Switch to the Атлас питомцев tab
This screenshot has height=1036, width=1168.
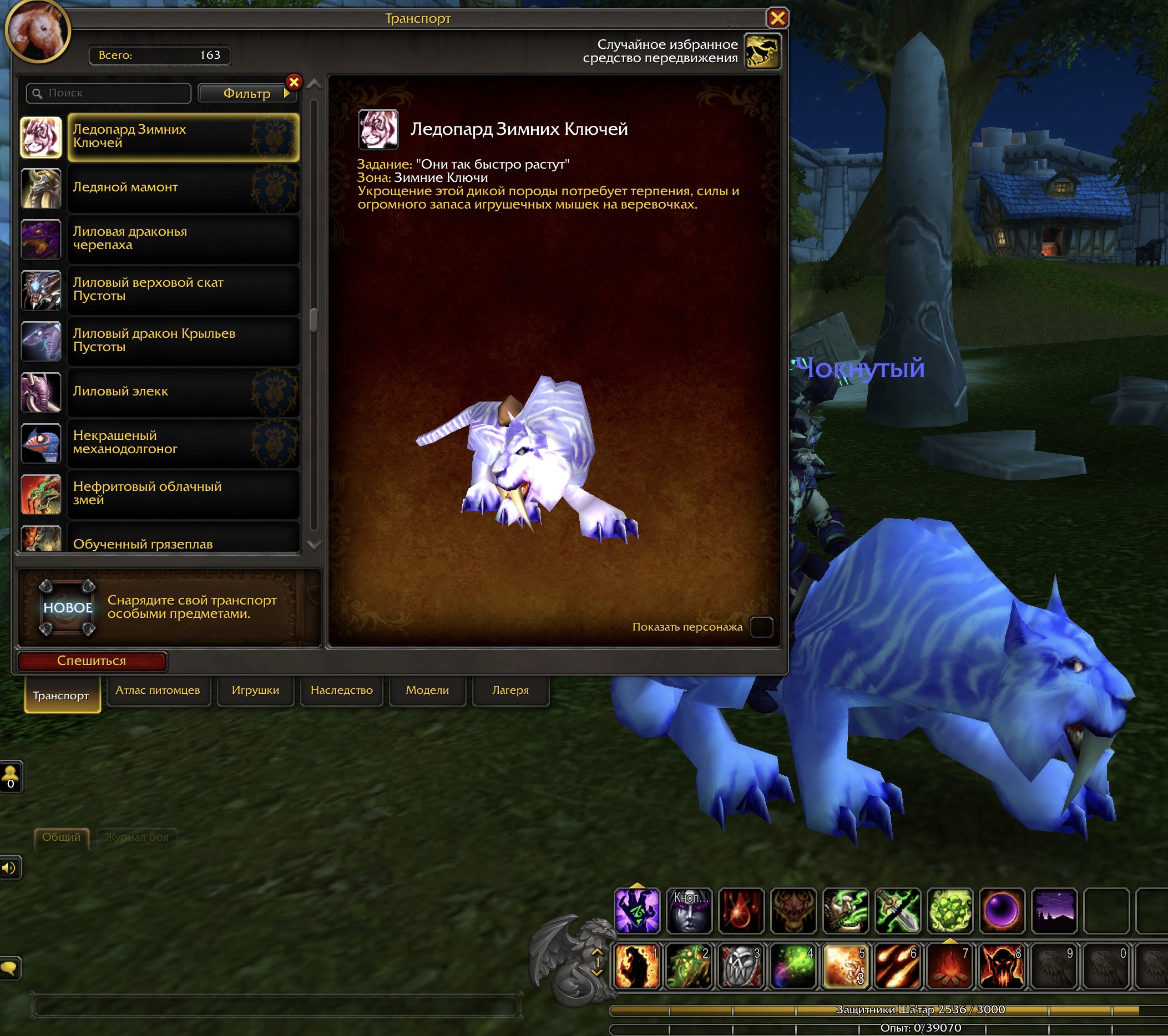159,690
